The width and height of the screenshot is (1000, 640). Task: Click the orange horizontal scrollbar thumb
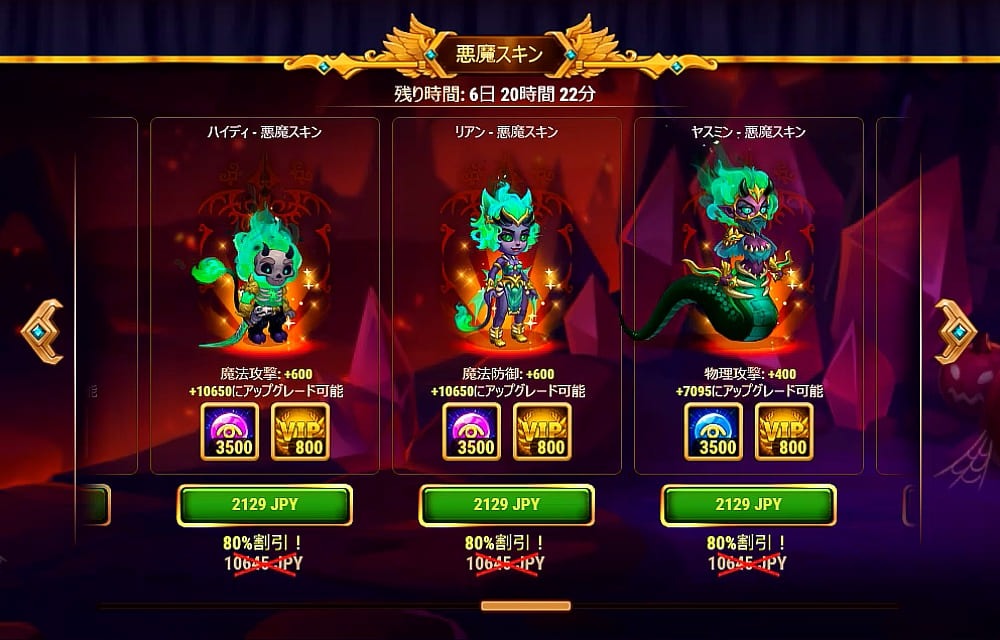point(525,606)
